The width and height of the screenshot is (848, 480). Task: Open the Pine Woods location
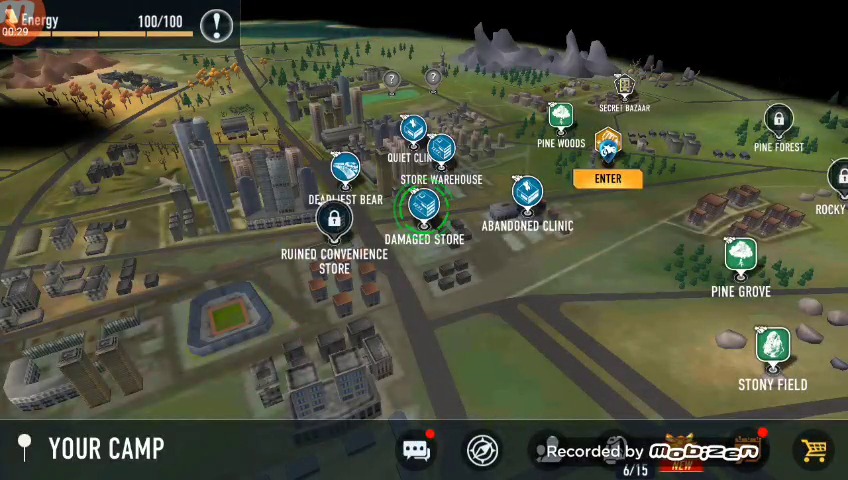(x=561, y=118)
